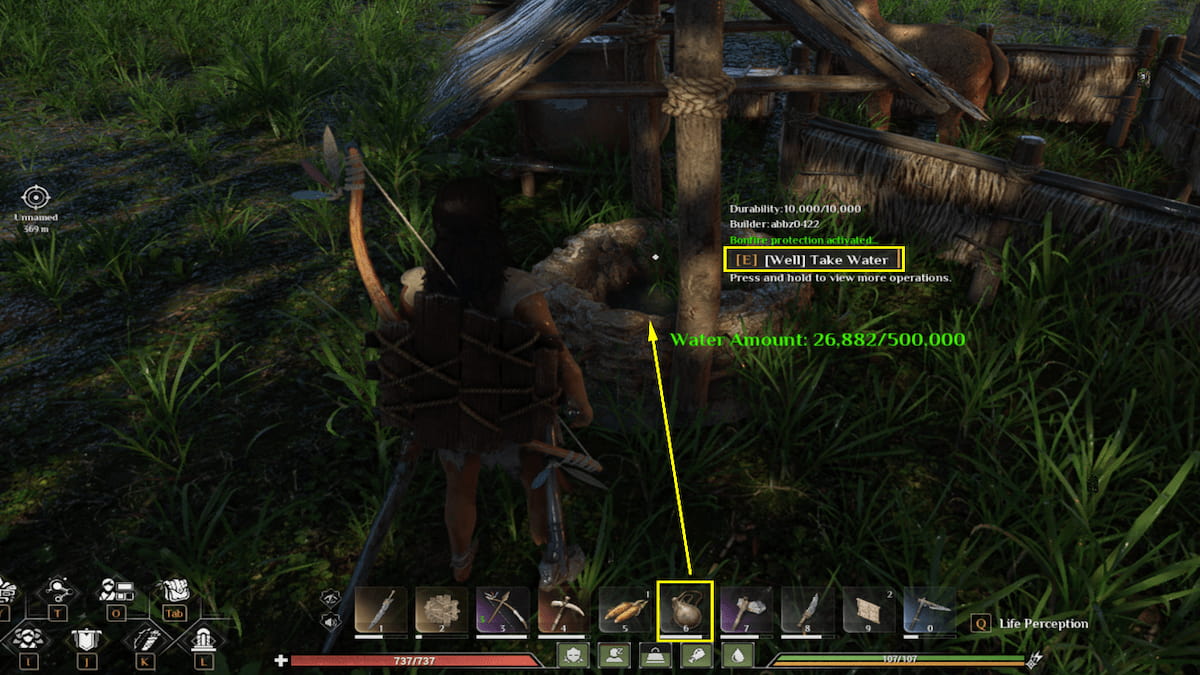Select the water flask in slot 6

685,609
